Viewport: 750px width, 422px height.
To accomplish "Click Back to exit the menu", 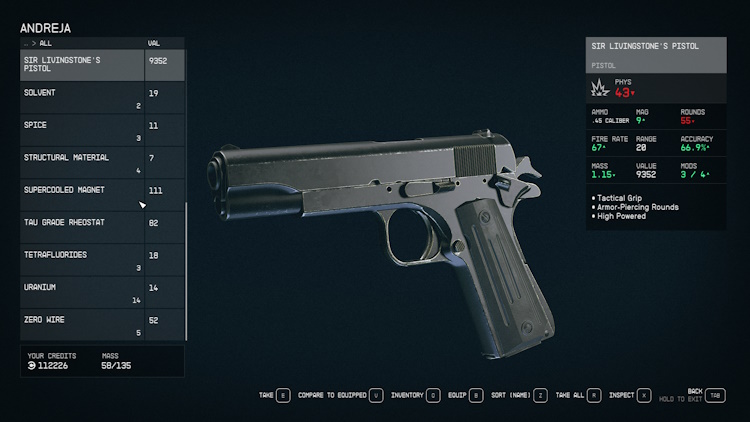I will click(x=715, y=395).
